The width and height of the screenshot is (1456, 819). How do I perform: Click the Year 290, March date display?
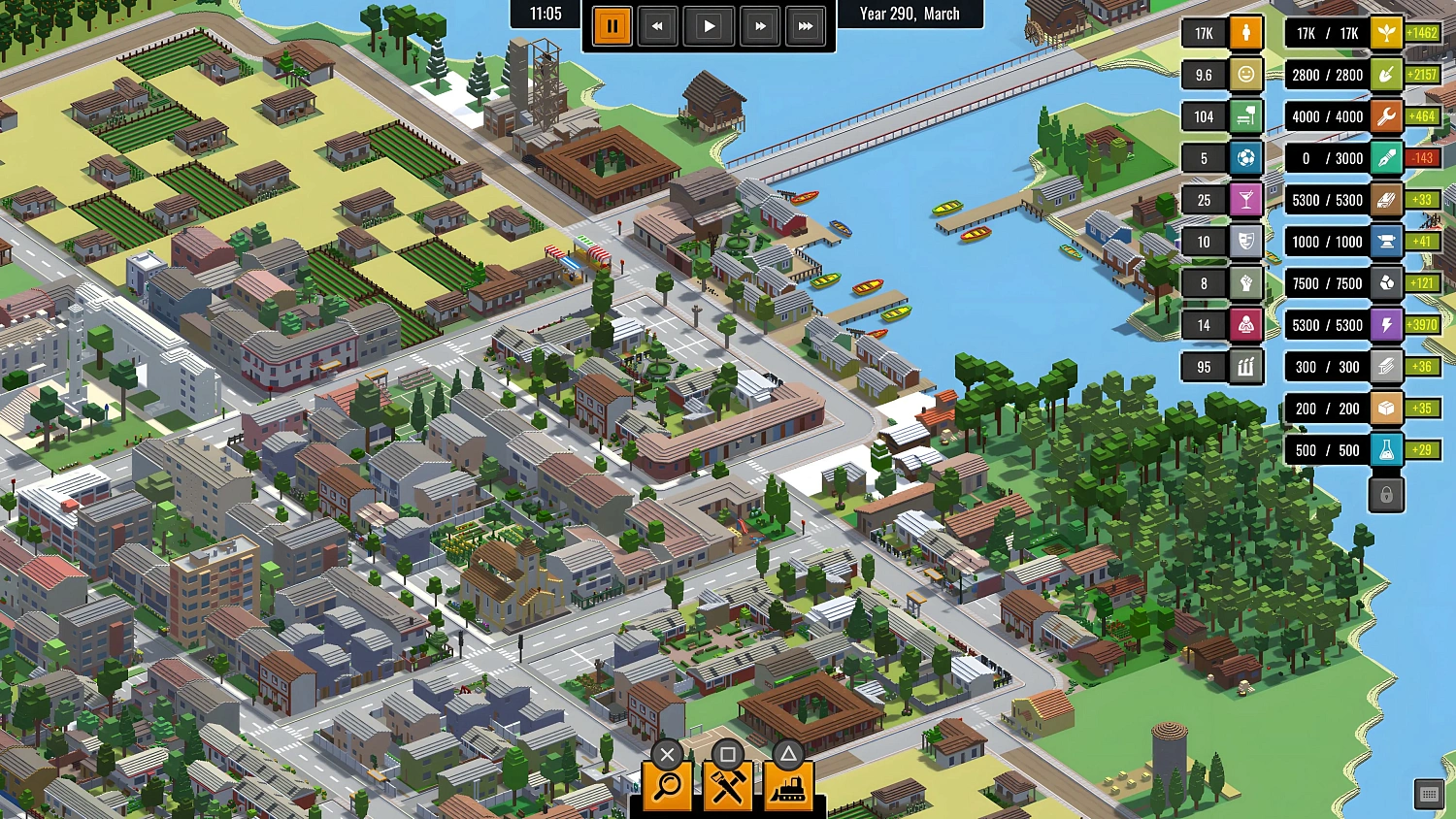point(910,14)
